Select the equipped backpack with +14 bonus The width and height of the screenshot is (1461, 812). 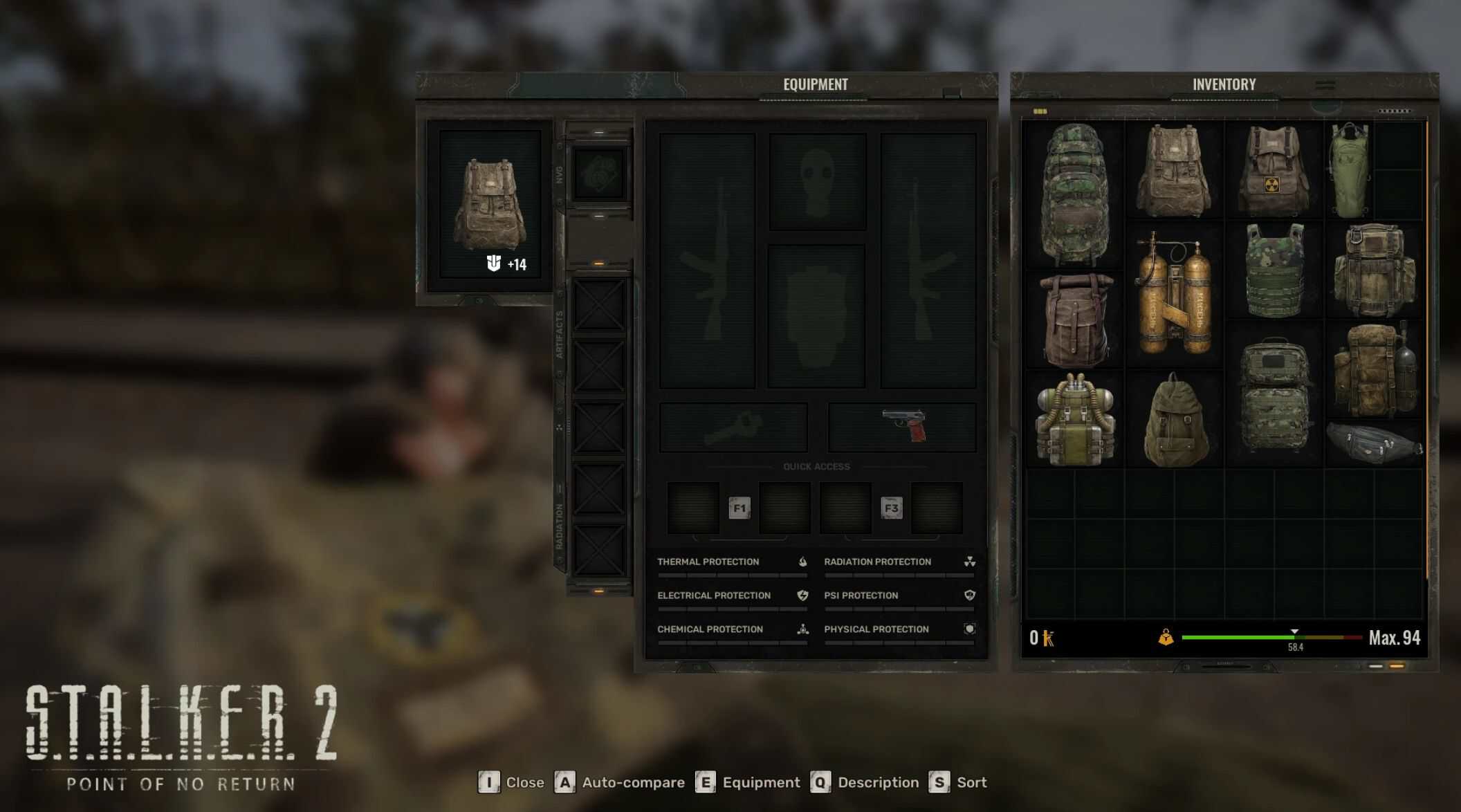[x=490, y=205]
